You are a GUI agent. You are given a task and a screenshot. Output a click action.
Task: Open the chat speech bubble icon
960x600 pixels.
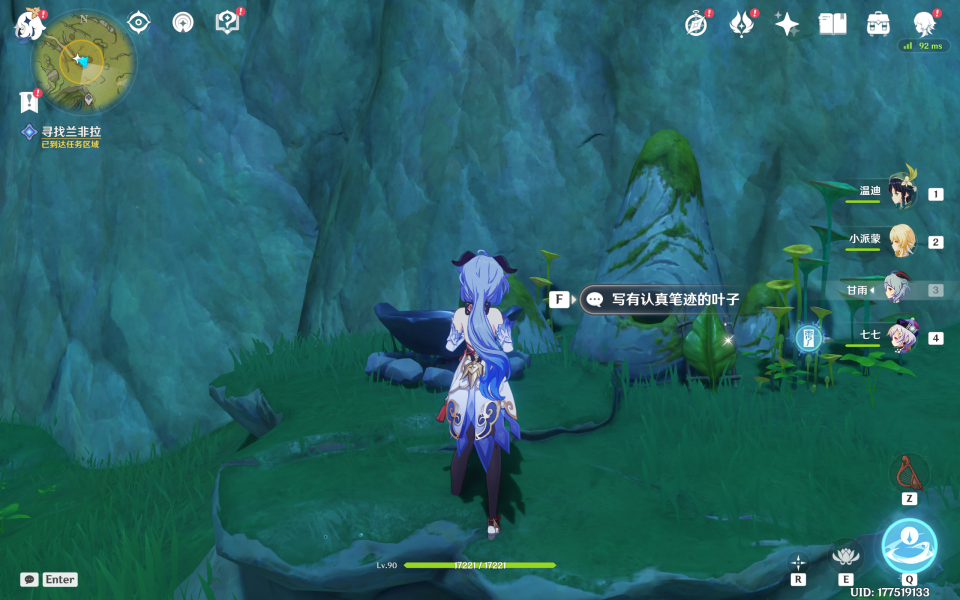29,579
